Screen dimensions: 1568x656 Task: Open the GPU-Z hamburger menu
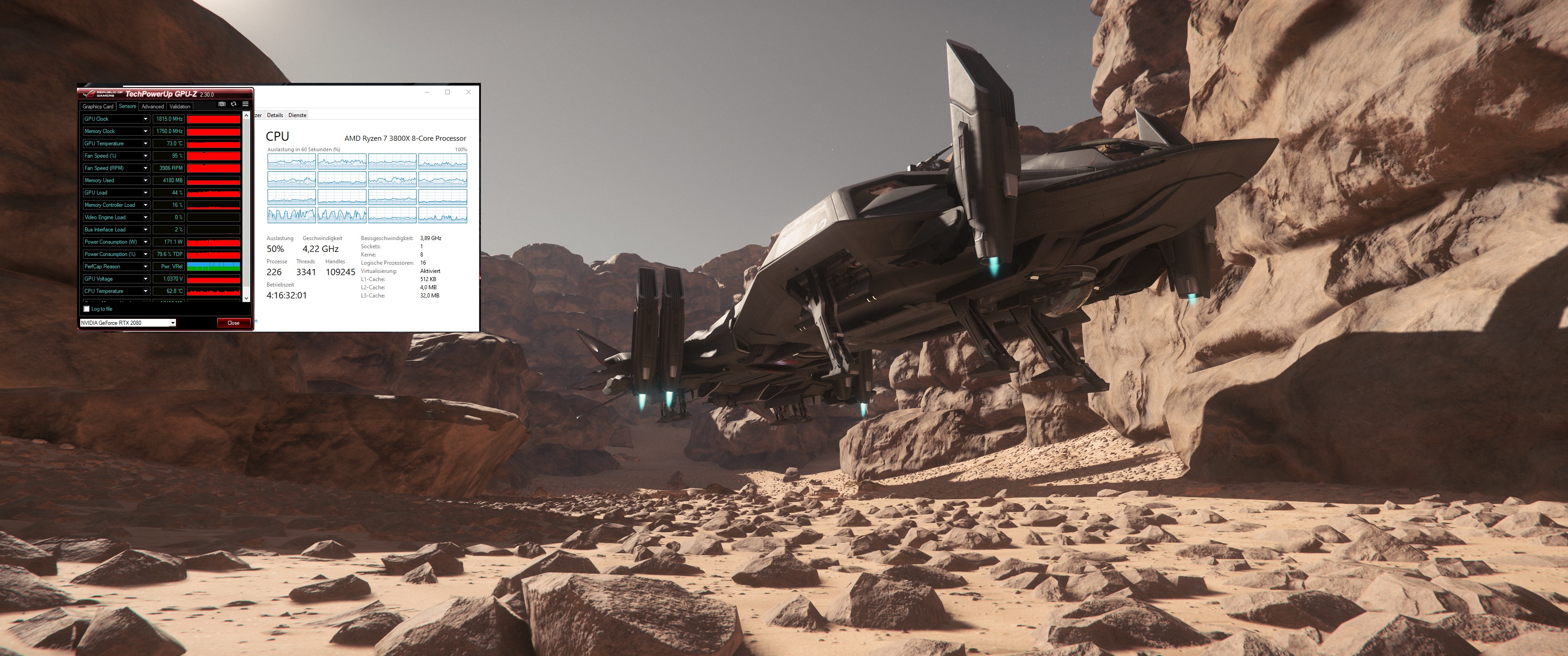click(x=245, y=104)
